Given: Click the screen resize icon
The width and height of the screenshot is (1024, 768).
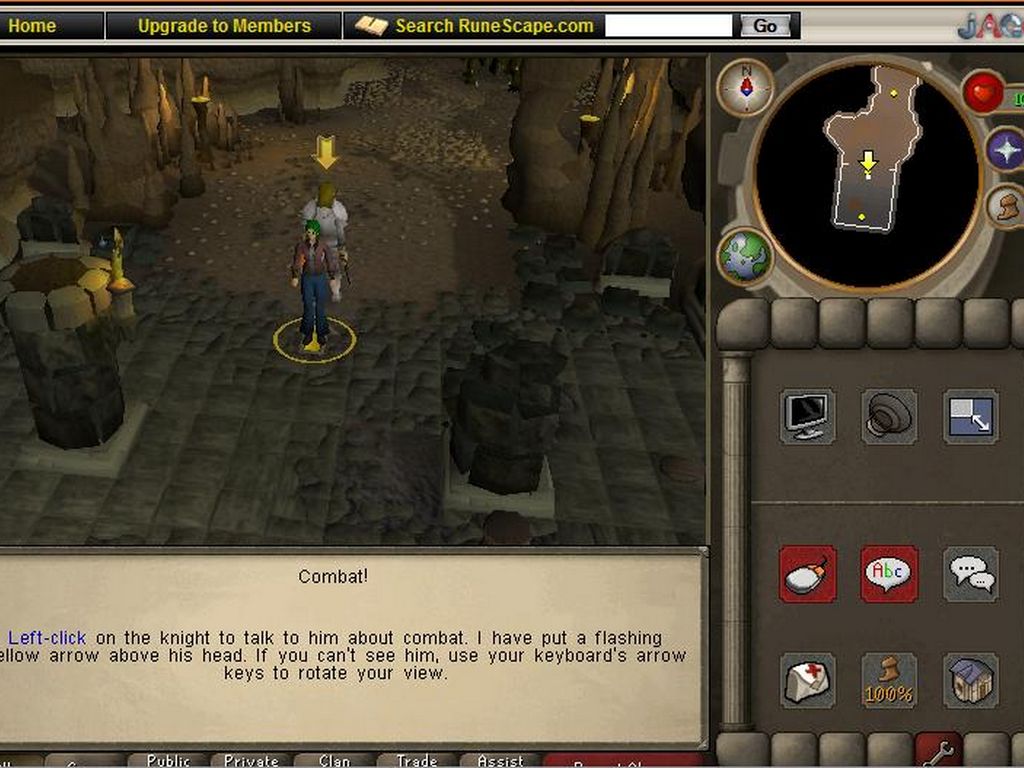Looking at the screenshot, I should (970, 416).
